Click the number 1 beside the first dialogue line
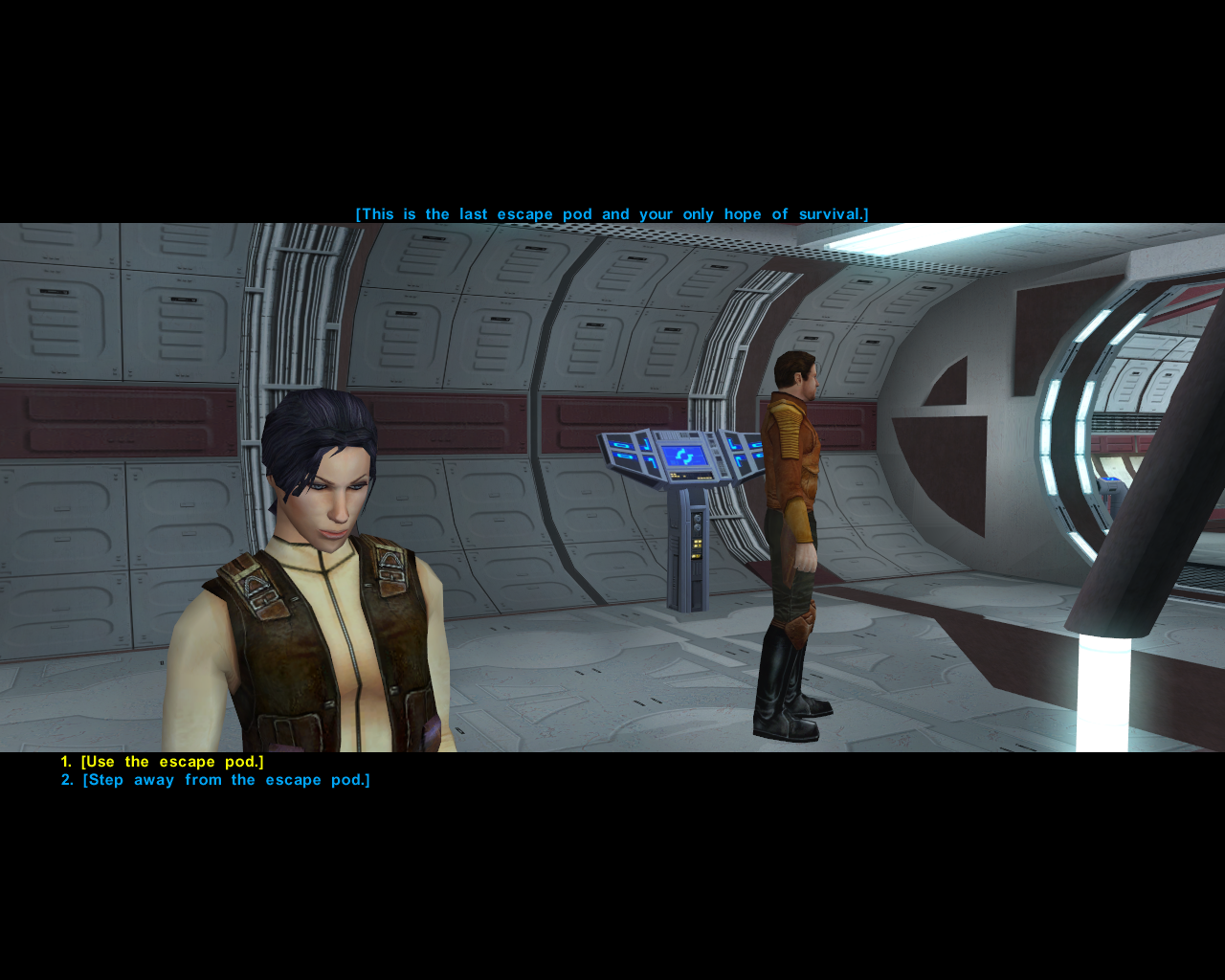 [x=65, y=761]
